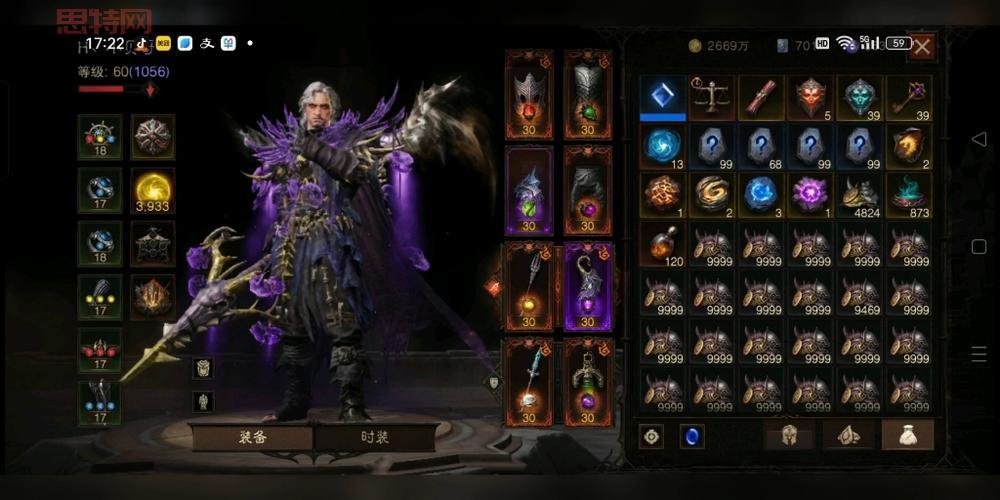The image size is (1000, 500).
Task: Select the orange potion flask with 120
Action: pos(663,244)
